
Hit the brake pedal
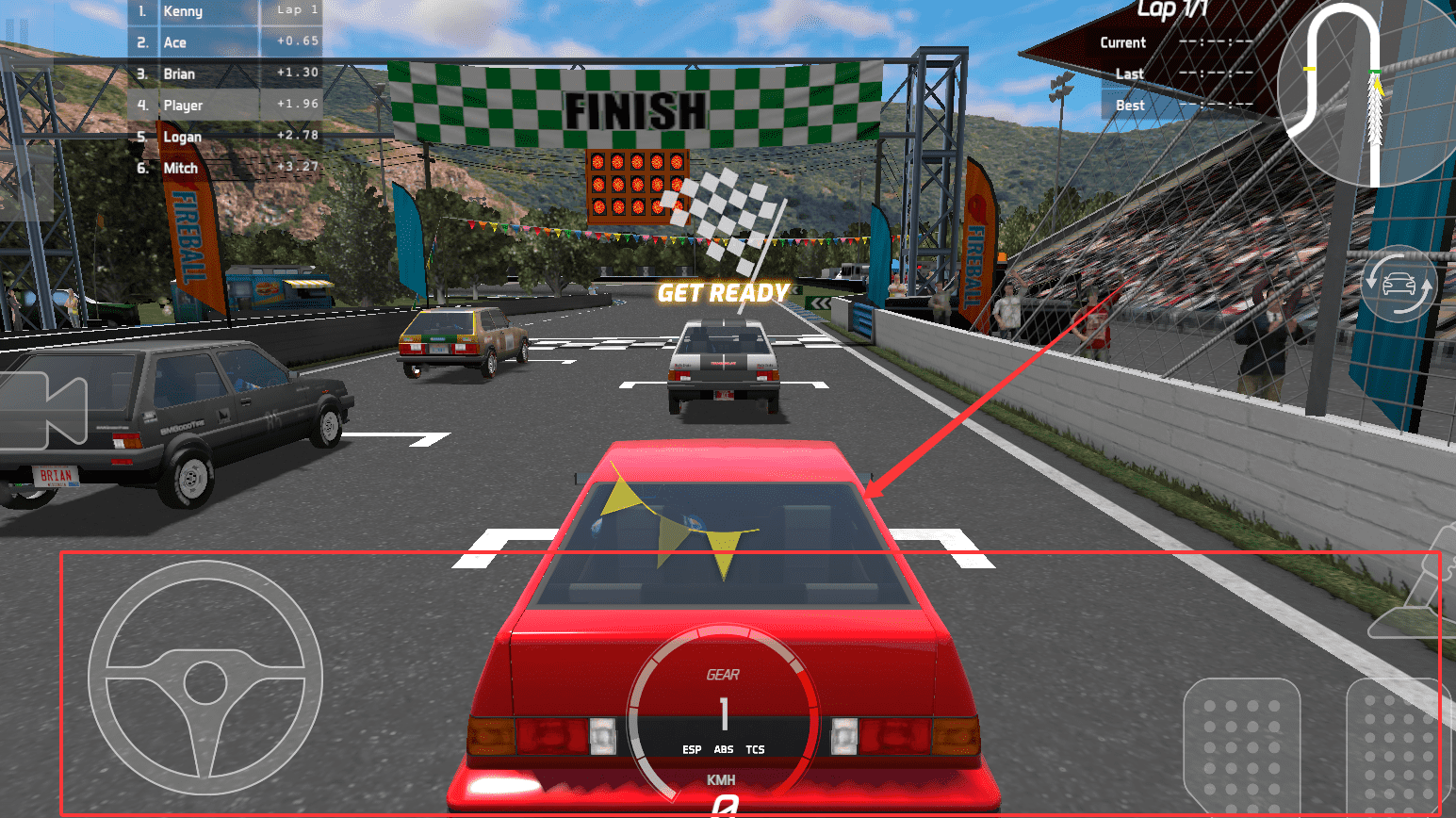pyautogui.click(x=1241, y=746)
